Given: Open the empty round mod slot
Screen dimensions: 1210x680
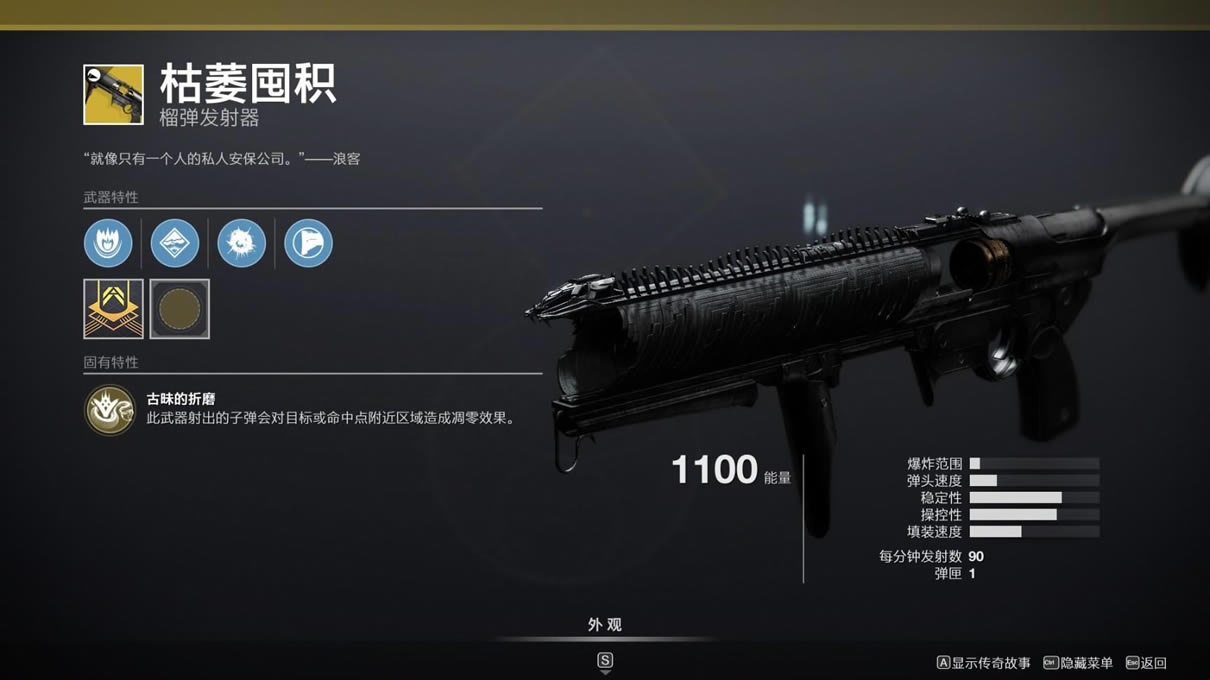Looking at the screenshot, I should pyautogui.click(x=180, y=309).
